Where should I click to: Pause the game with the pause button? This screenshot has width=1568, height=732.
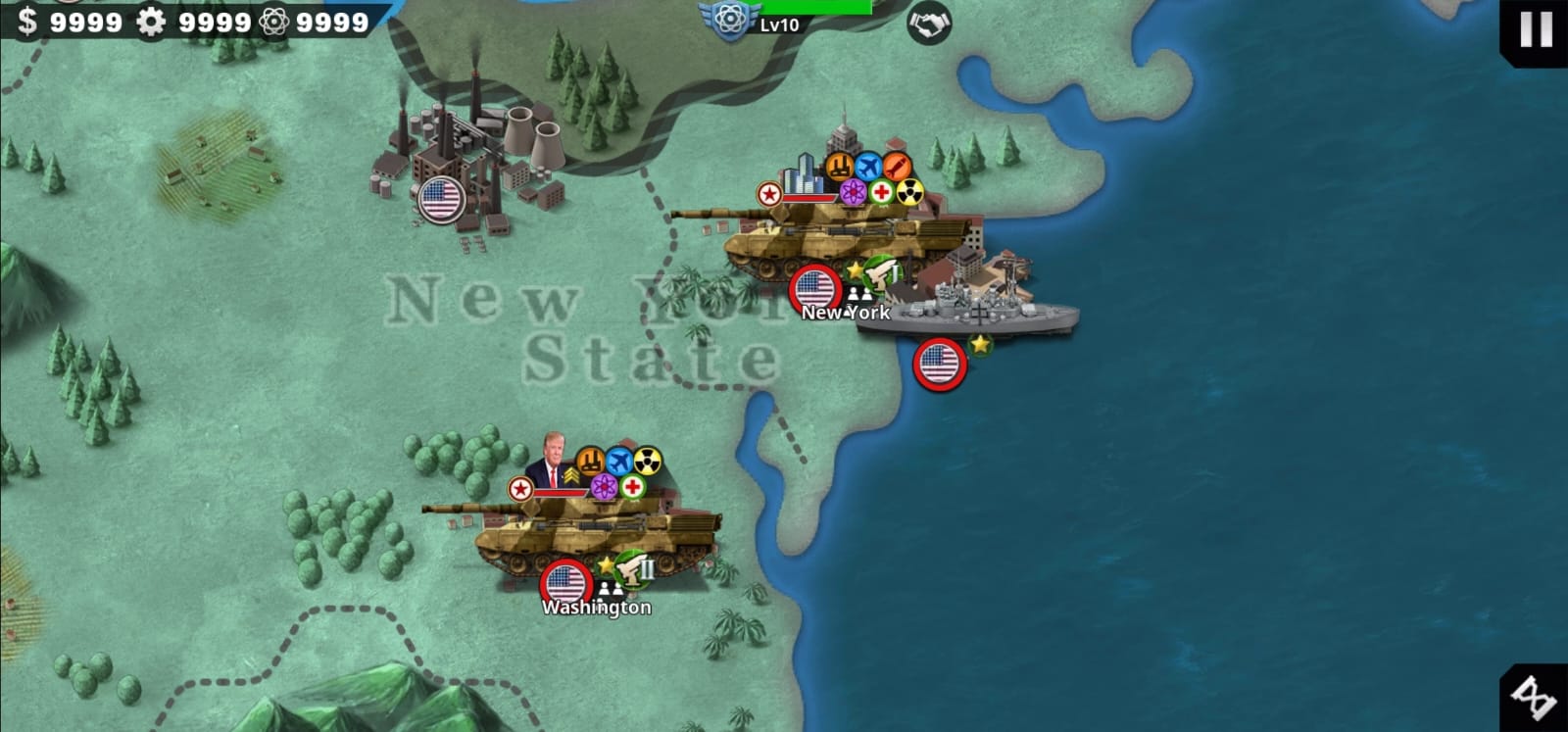[1535, 29]
